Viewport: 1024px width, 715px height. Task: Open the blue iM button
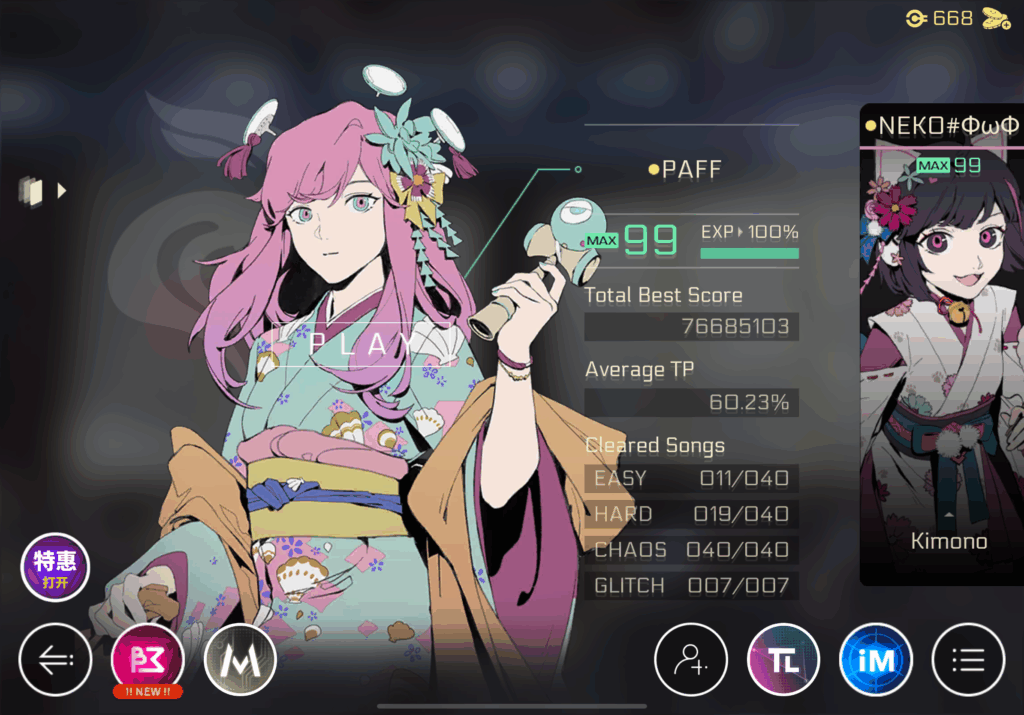pos(876,660)
